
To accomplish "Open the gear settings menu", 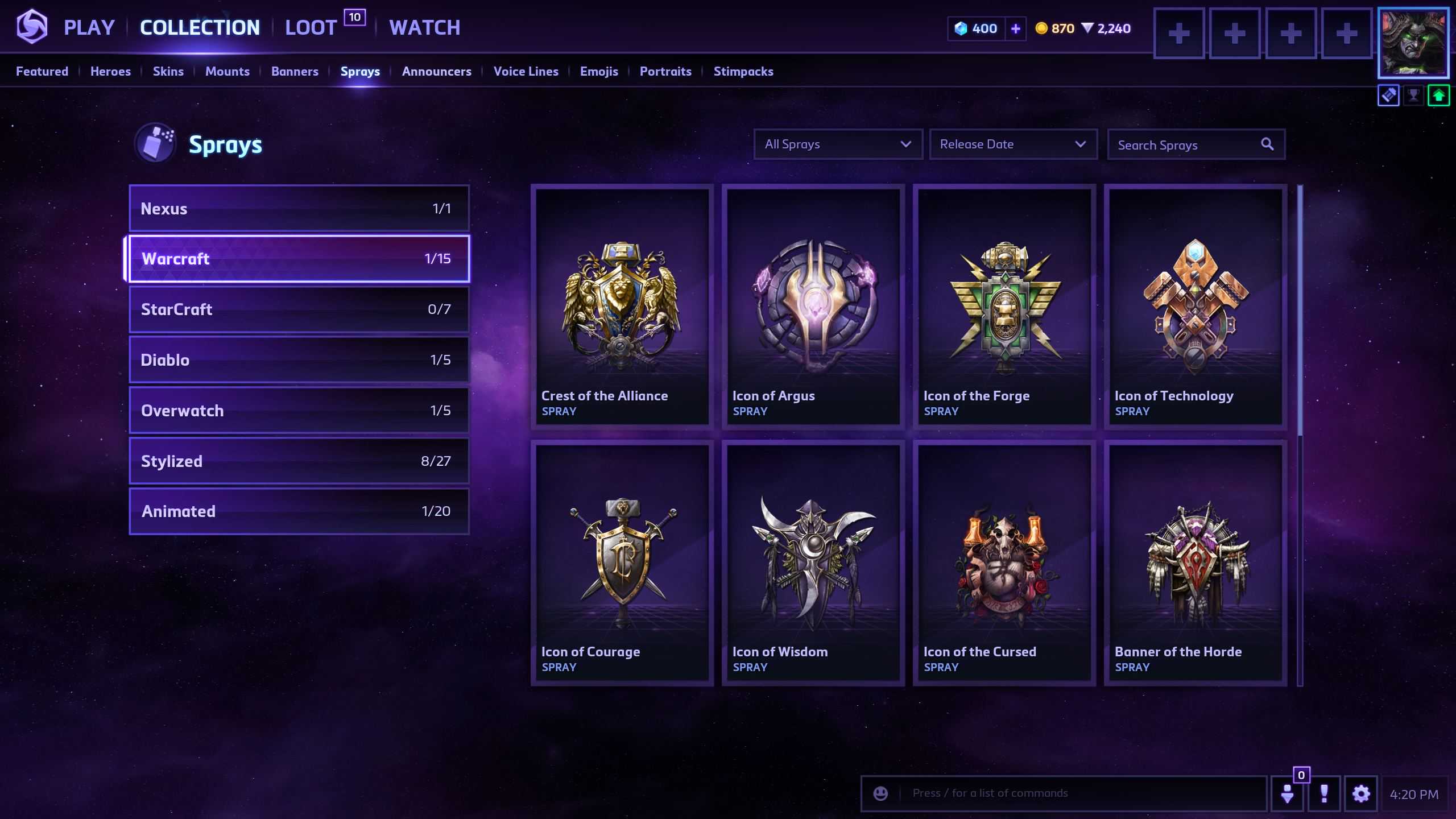I will tap(1360, 793).
